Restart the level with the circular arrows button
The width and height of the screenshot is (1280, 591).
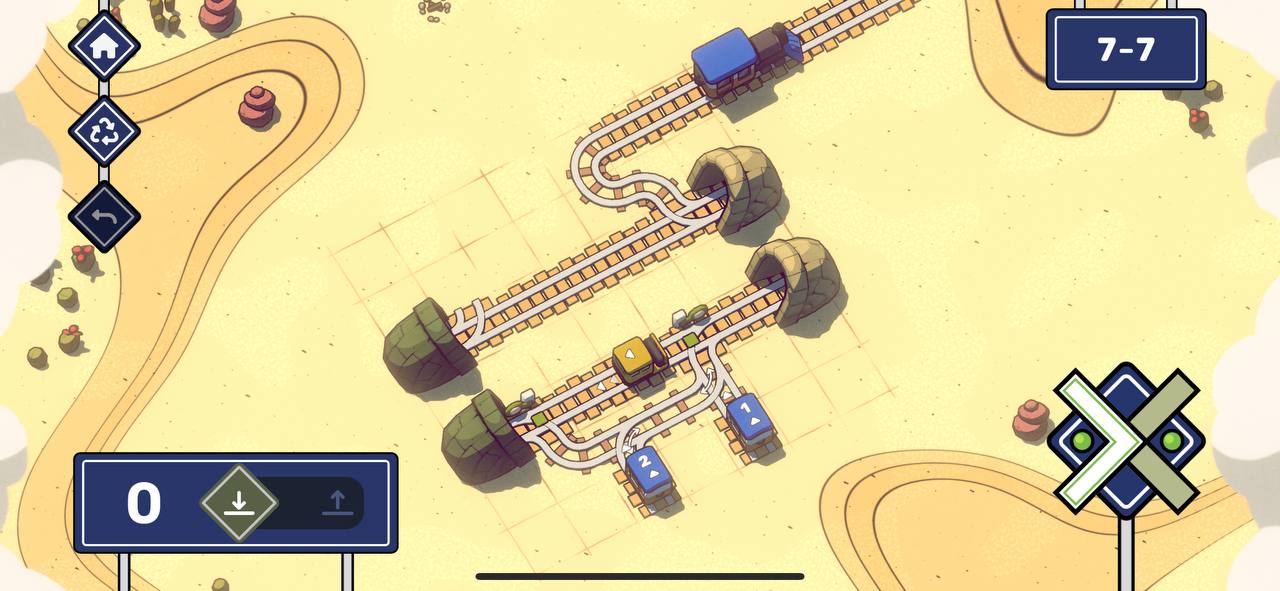pos(104,131)
